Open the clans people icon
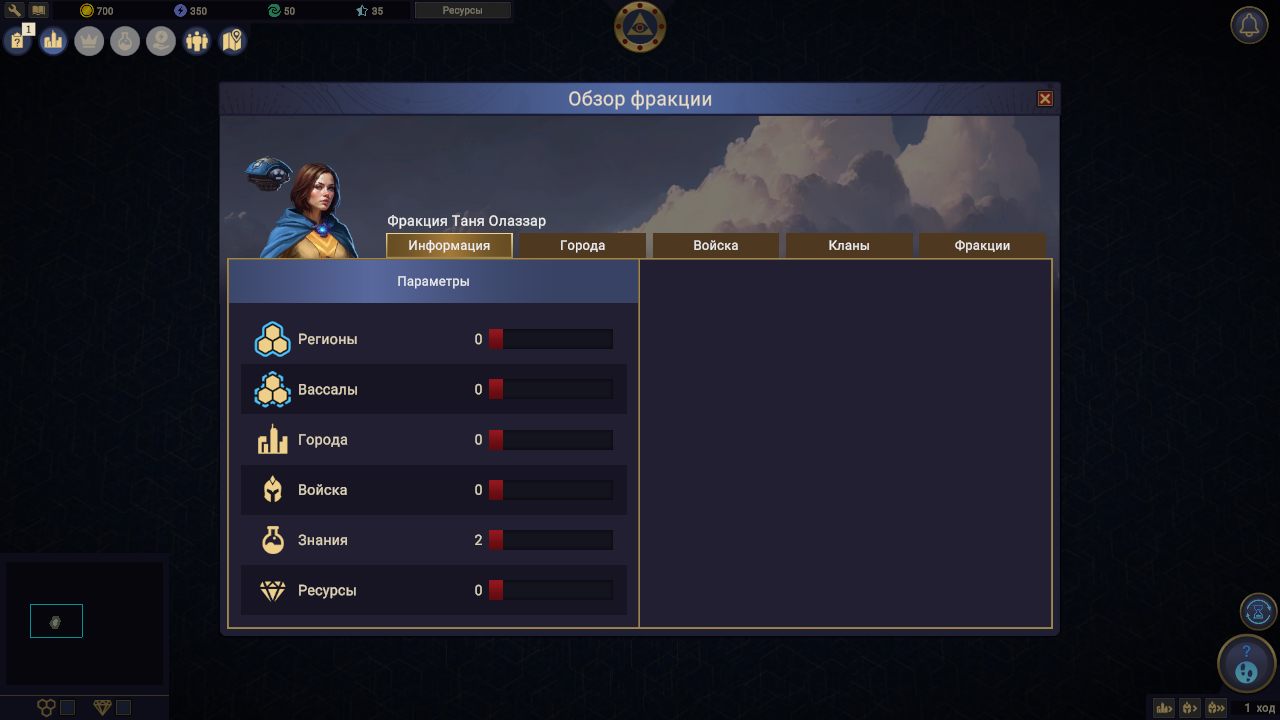The height and width of the screenshot is (720, 1280). pos(197,41)
